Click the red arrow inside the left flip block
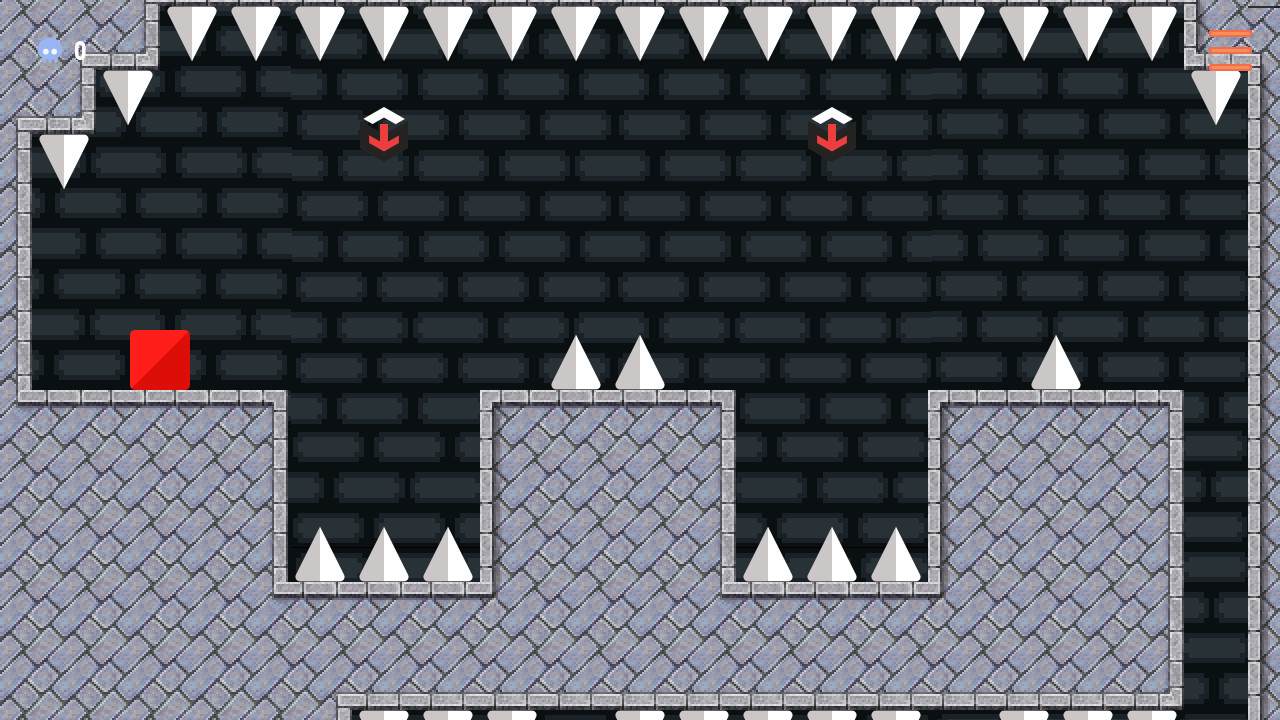This screenshot has height=720, width=1280. (x=383, y=138)
